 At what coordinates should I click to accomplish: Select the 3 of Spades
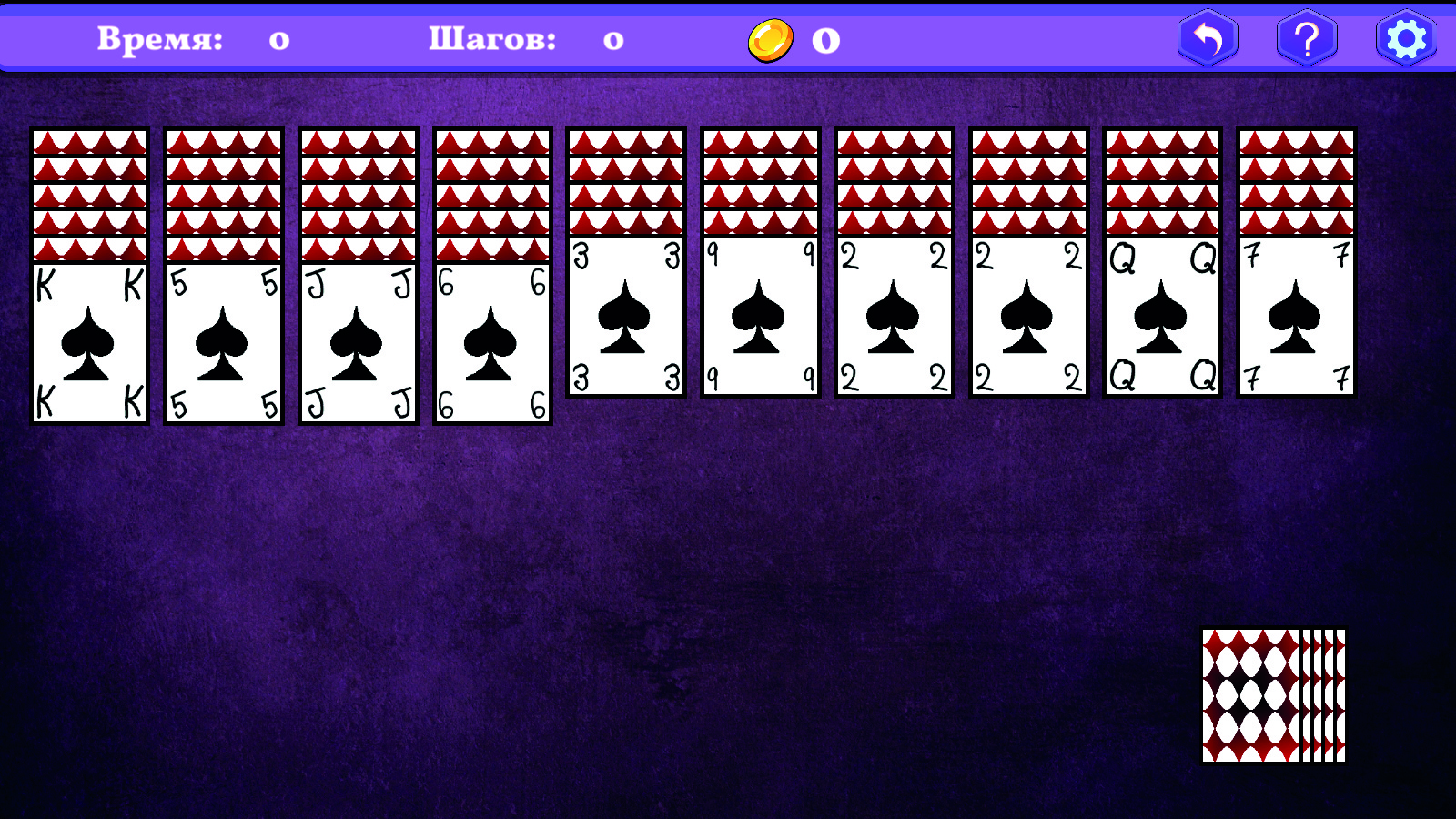point(625,314)
